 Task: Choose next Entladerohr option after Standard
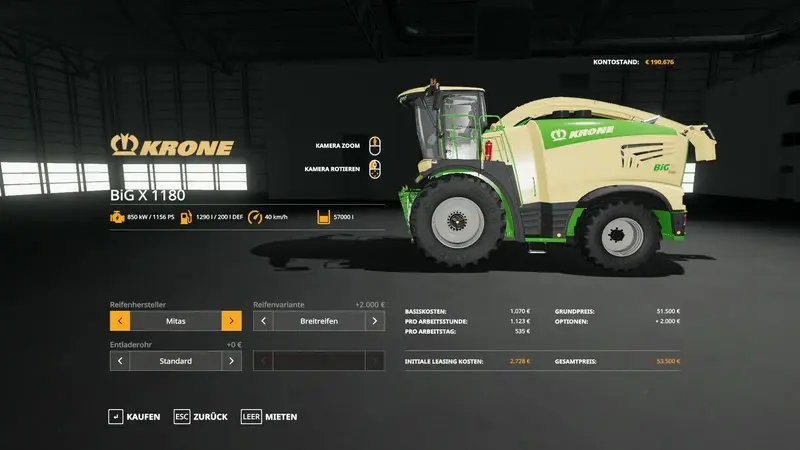[x=231, y=360]
